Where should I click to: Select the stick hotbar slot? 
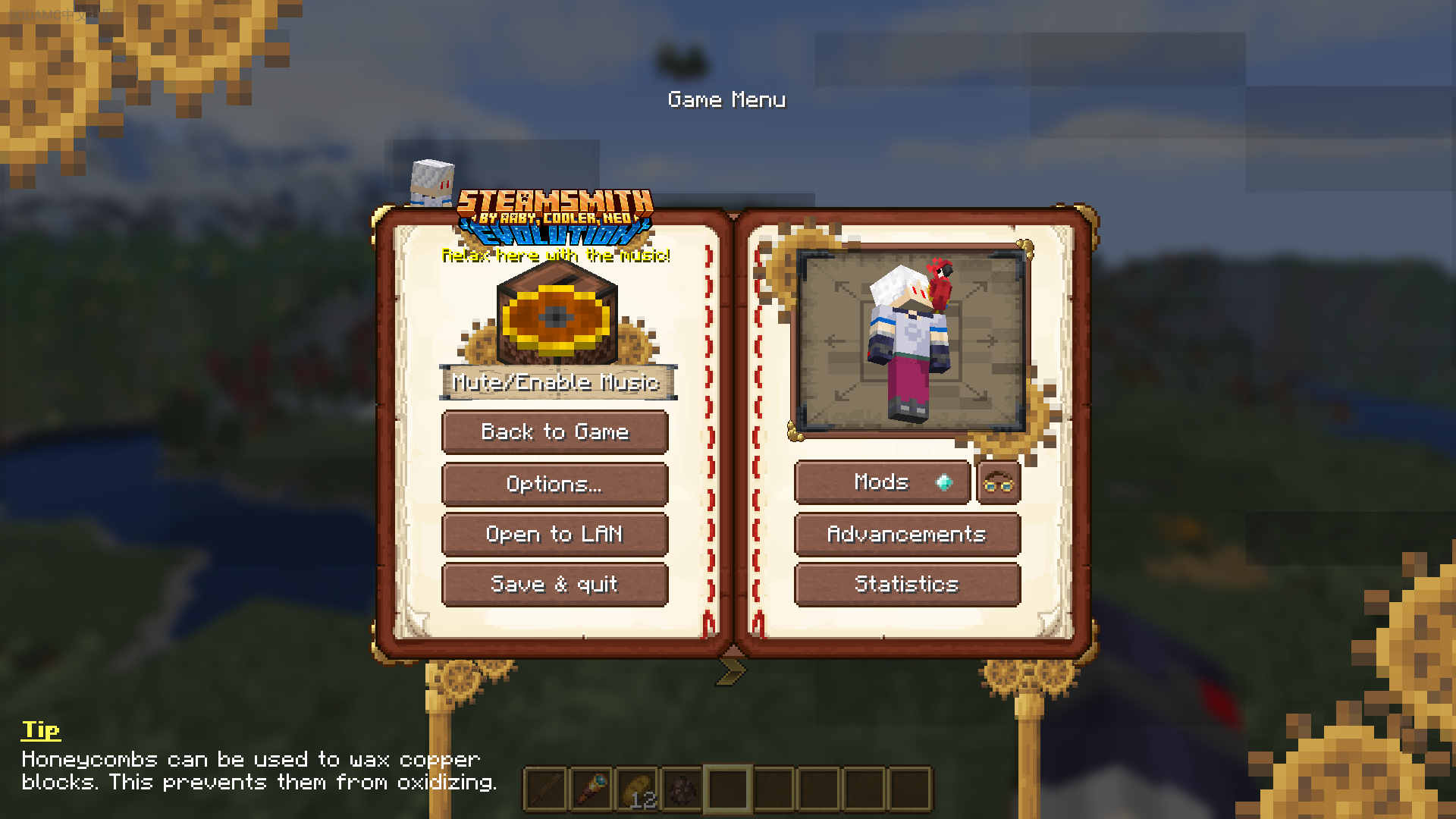[546, 789]
